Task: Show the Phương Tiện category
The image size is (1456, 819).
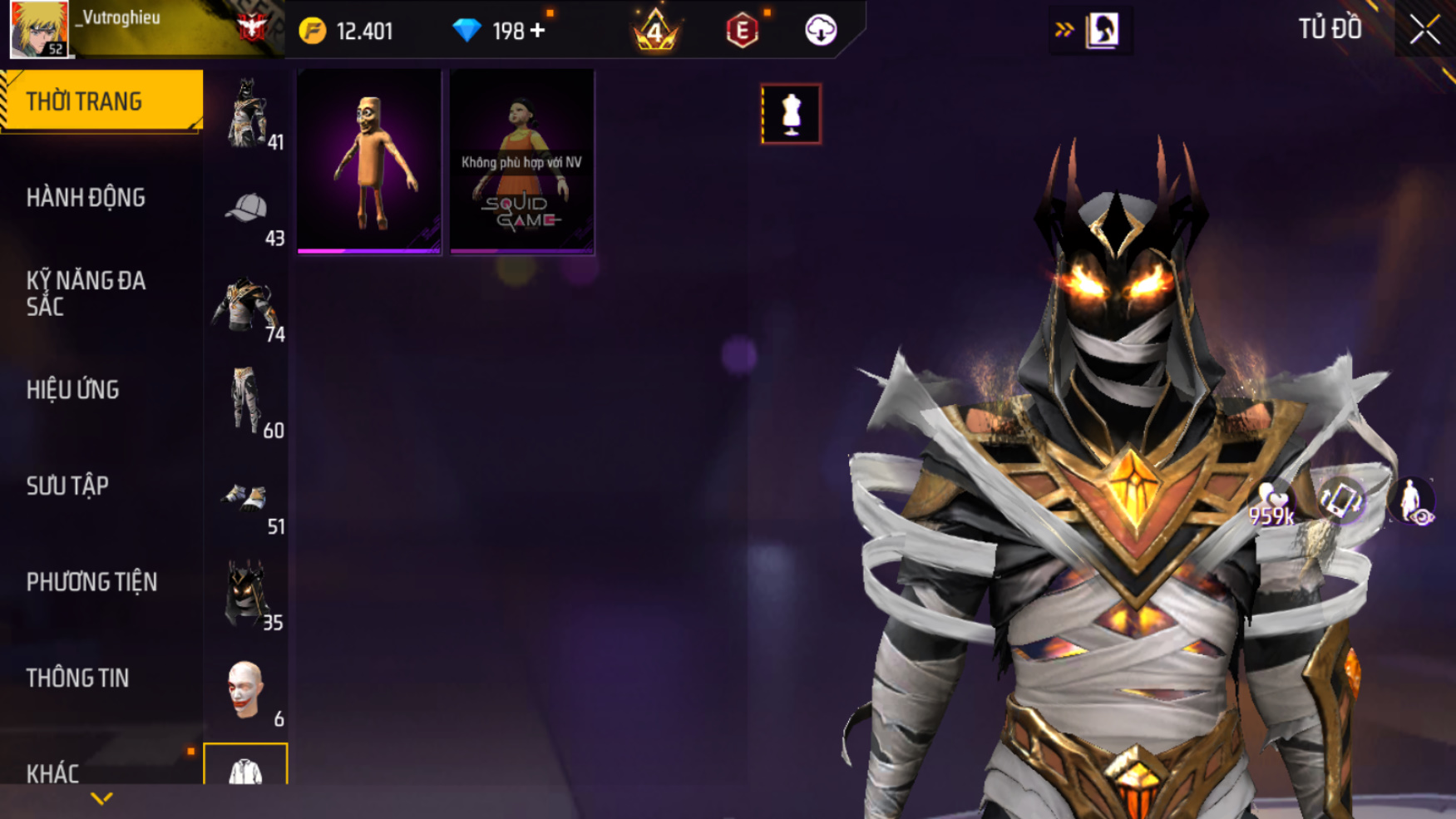Action: pos(91,582)
